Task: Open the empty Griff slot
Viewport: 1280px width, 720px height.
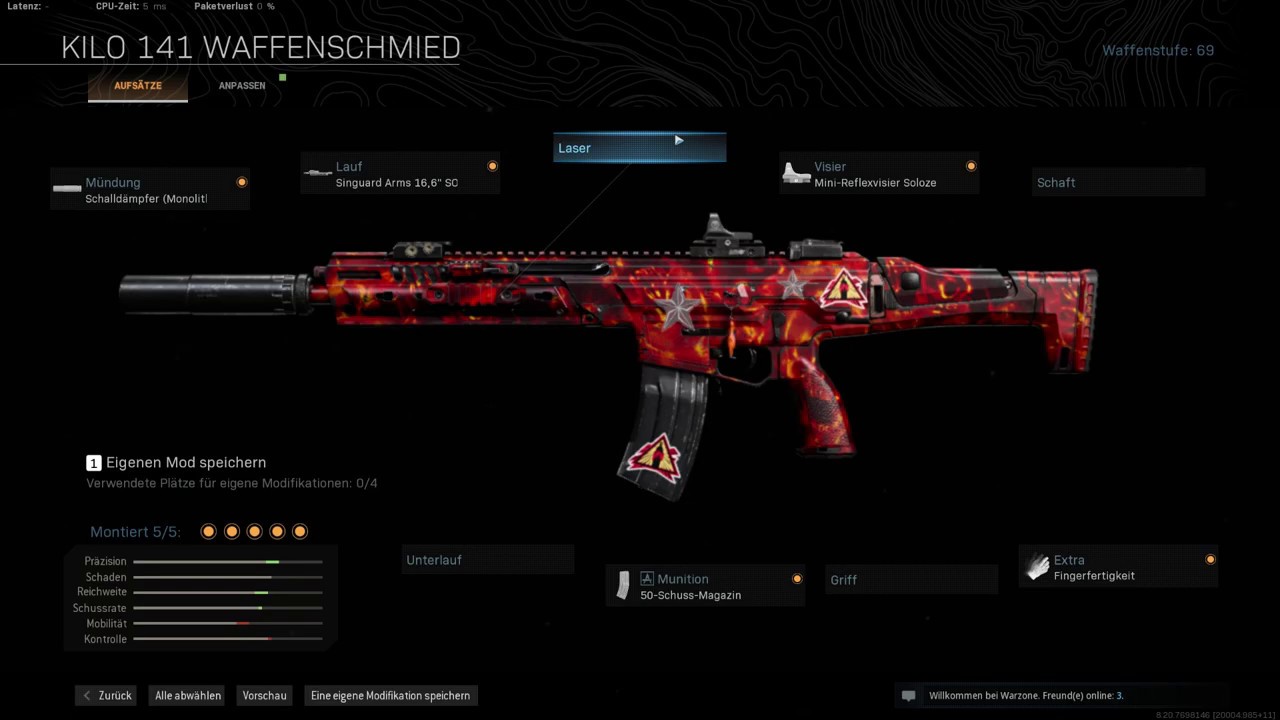Action: click(x=911, y=580)
